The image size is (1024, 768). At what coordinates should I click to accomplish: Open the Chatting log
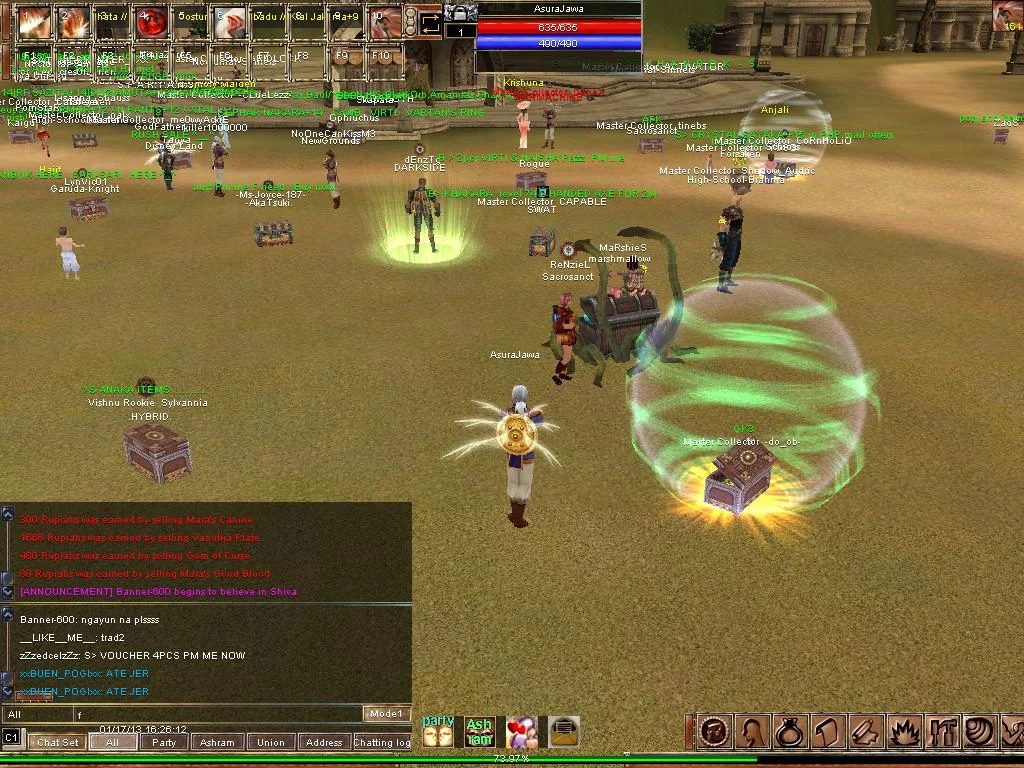[381, 742]
